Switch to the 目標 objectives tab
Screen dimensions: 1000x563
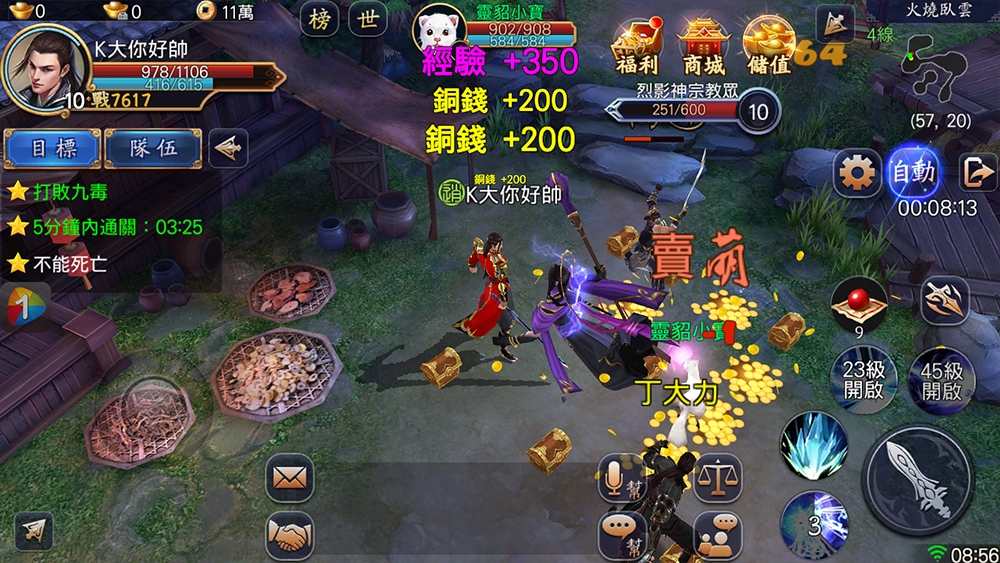(x=52, y=148)
